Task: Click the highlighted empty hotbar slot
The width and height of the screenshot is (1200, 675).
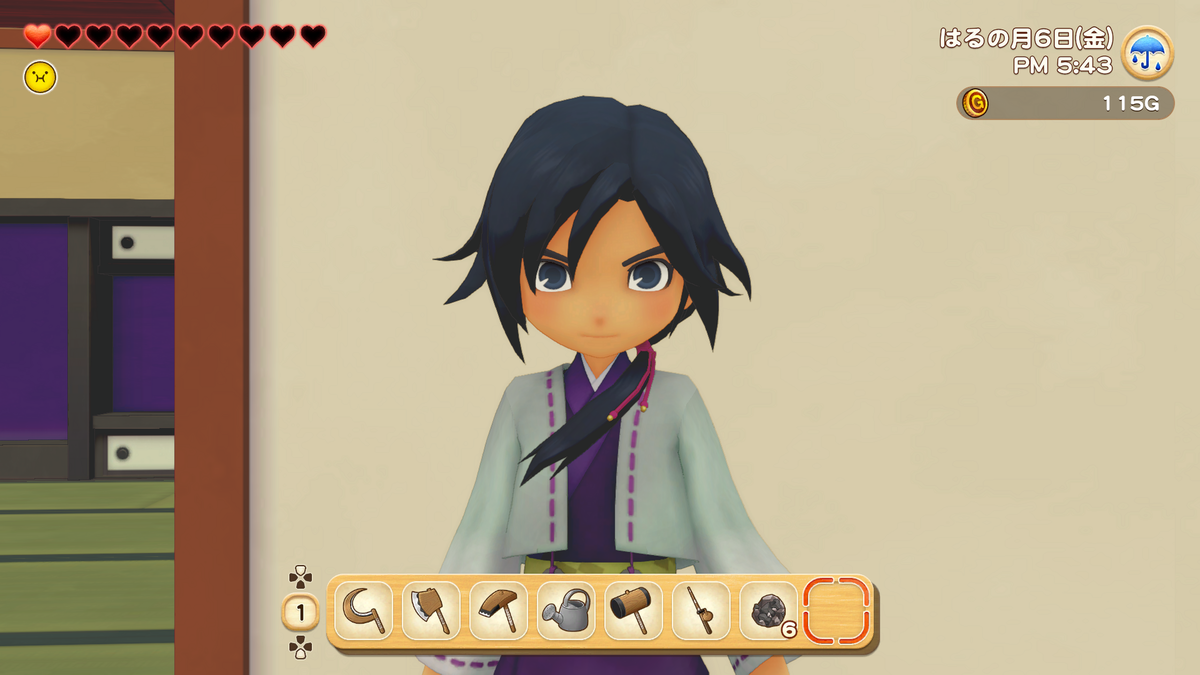Action: click(x=836, y=611)
